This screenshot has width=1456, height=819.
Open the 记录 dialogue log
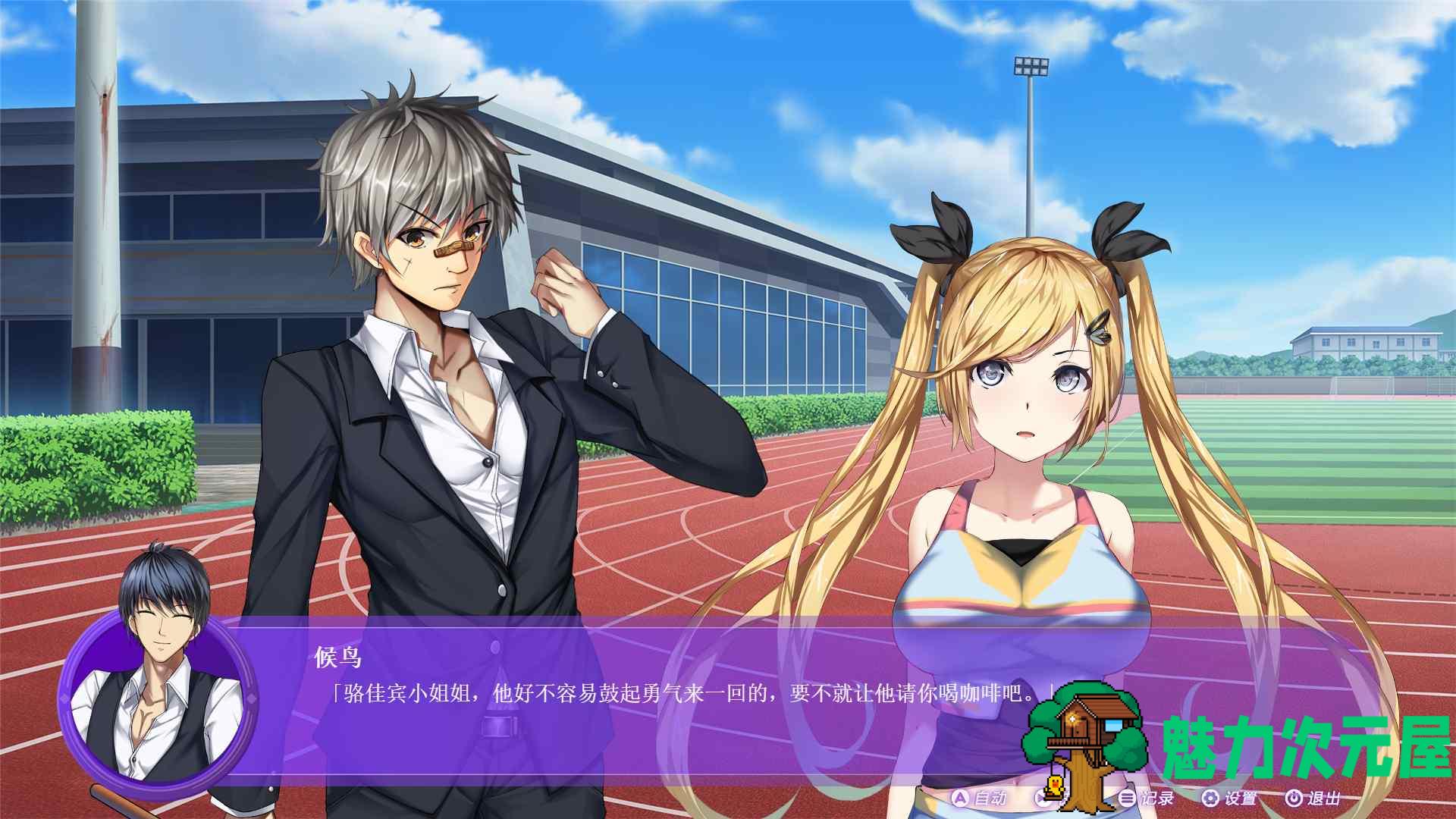click(x=1147, y=798)
